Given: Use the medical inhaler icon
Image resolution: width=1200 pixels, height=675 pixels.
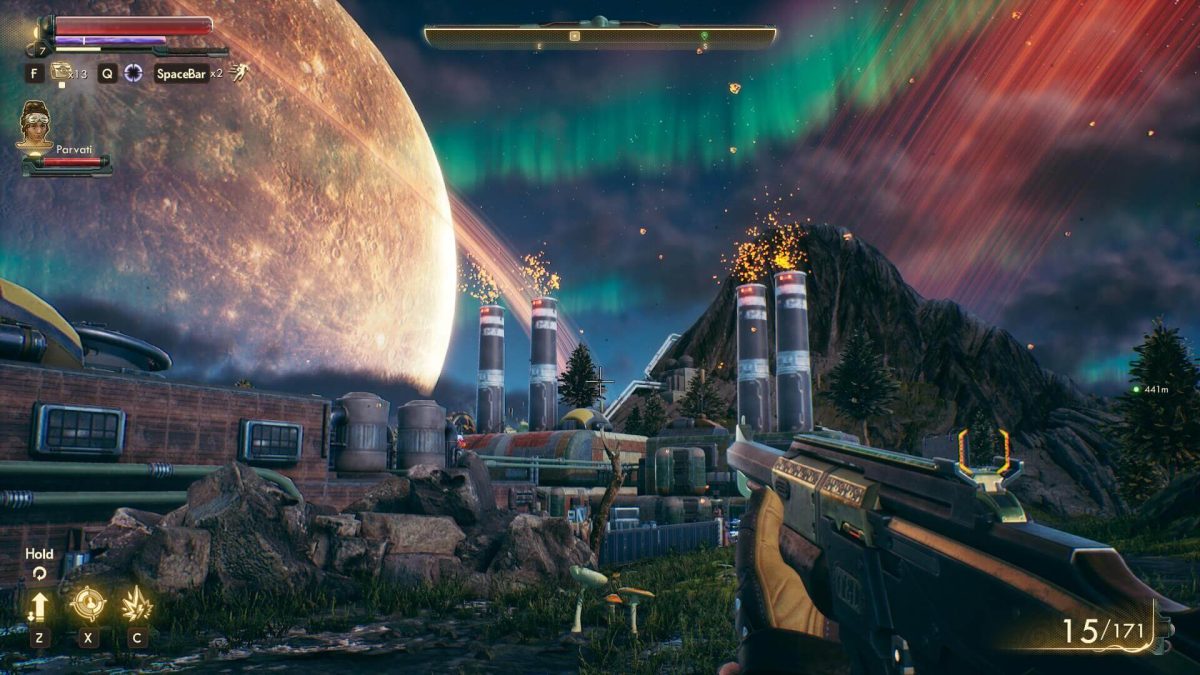Looking at the screenshot, I should tap(62, 71).
